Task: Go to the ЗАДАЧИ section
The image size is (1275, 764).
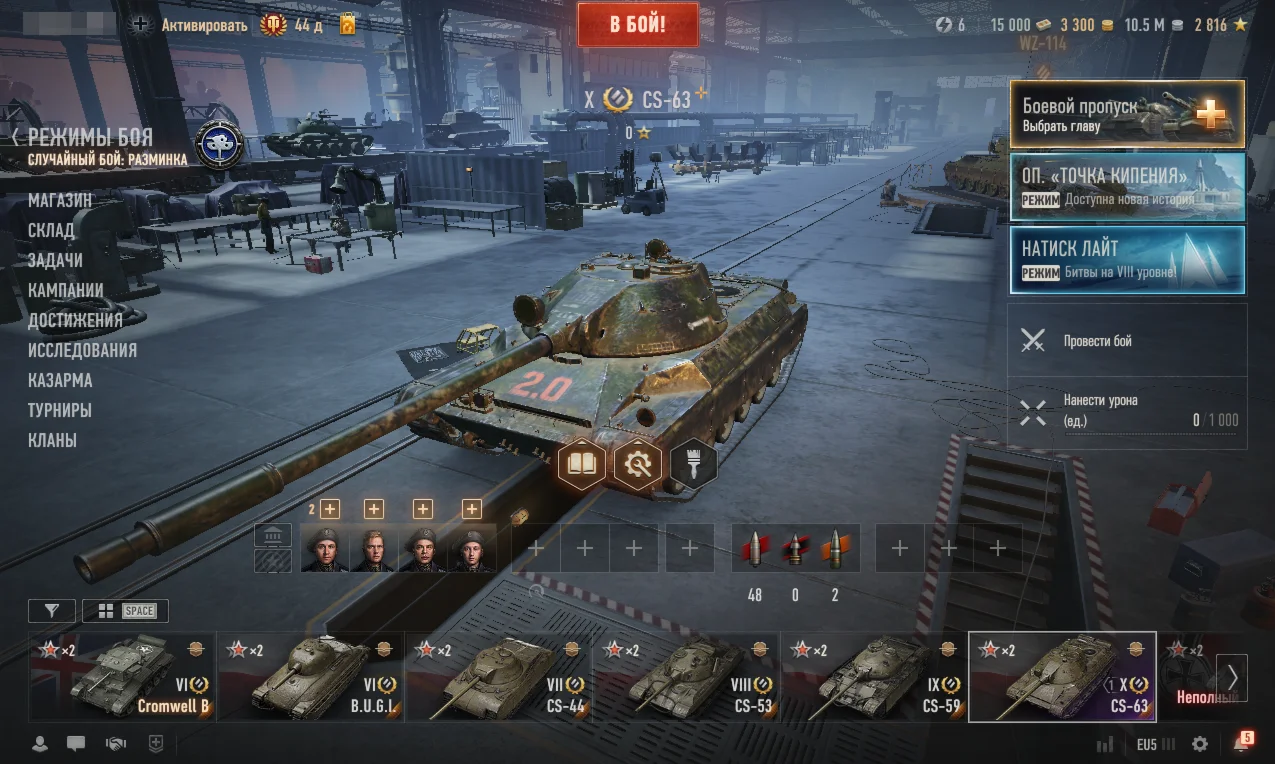Action: tap(55, 260)
